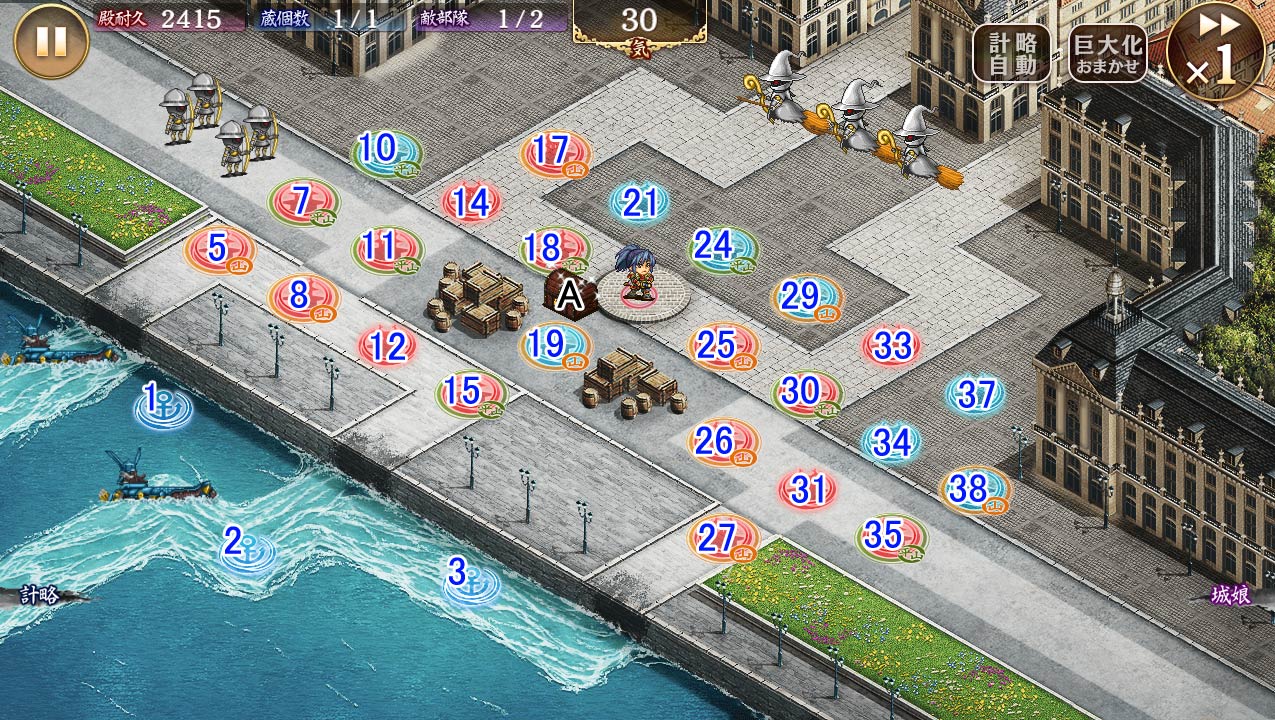Image resolution: width=1275 pixels, height=720 pixels.
Task: Open the 計略 stratagem side tab
Action: (40, 595)
